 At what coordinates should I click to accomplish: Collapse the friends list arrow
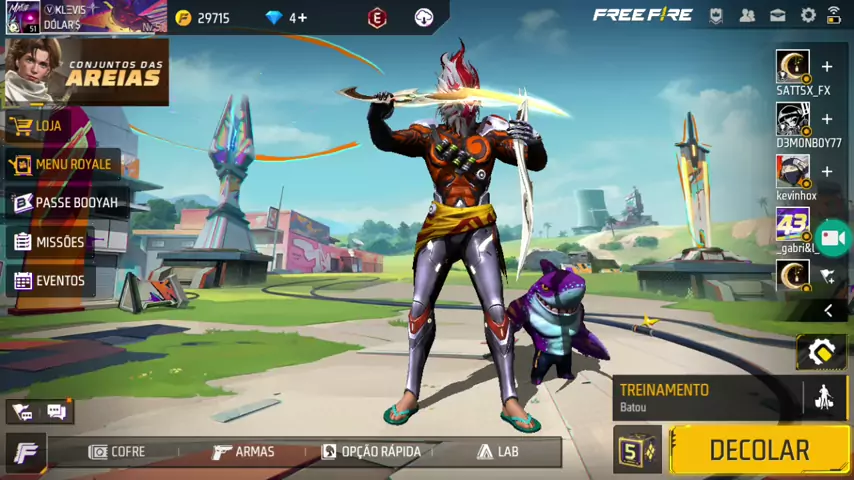click(x=828, y=311)
